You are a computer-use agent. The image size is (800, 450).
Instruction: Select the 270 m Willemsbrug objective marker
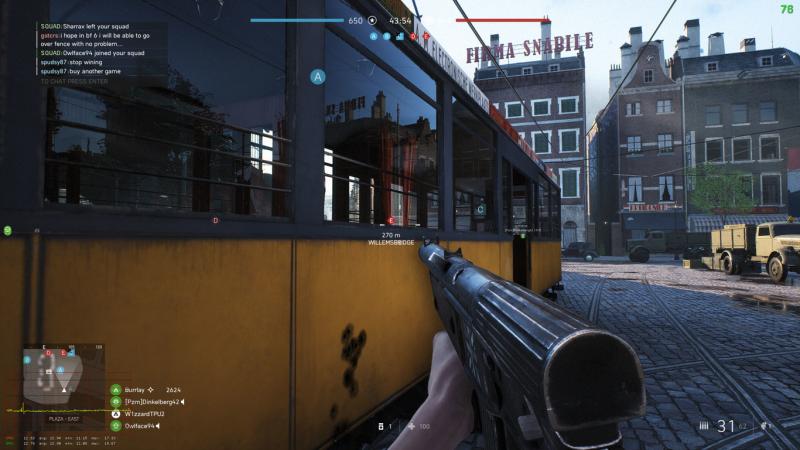(x=390, y=238)
